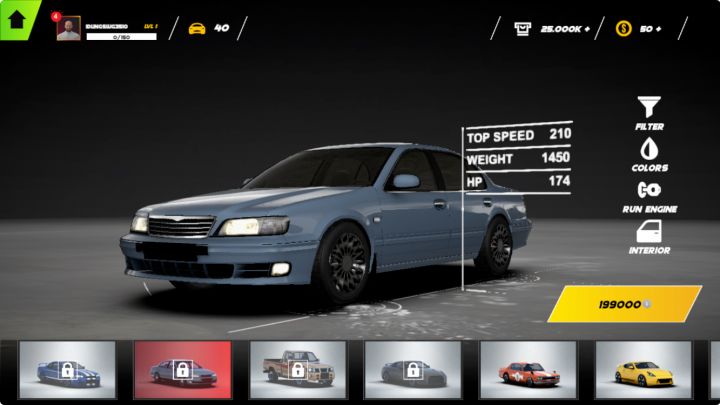
Task: View the car Interior
Action: point(649,232)
